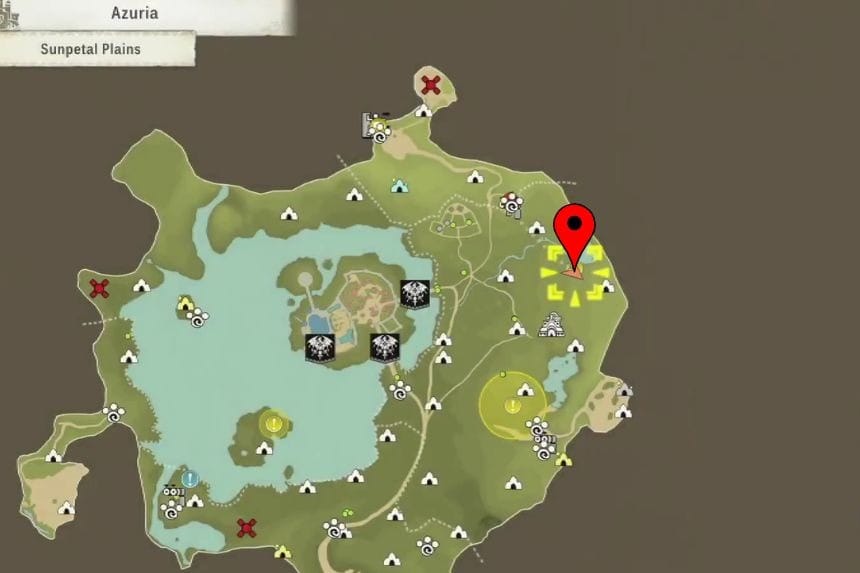Select the red X on the southern lakeshore
The width and height of the screenshot is (860, 573).
(246, 527)
